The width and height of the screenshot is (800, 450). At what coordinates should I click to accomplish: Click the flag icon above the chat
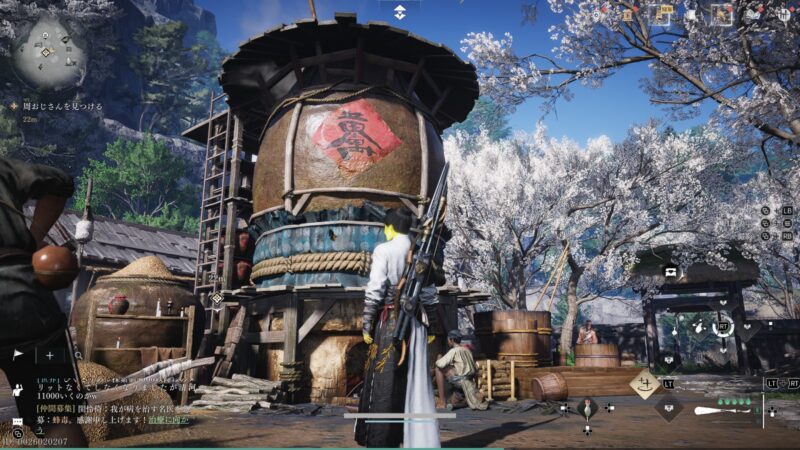pos(18,354)
